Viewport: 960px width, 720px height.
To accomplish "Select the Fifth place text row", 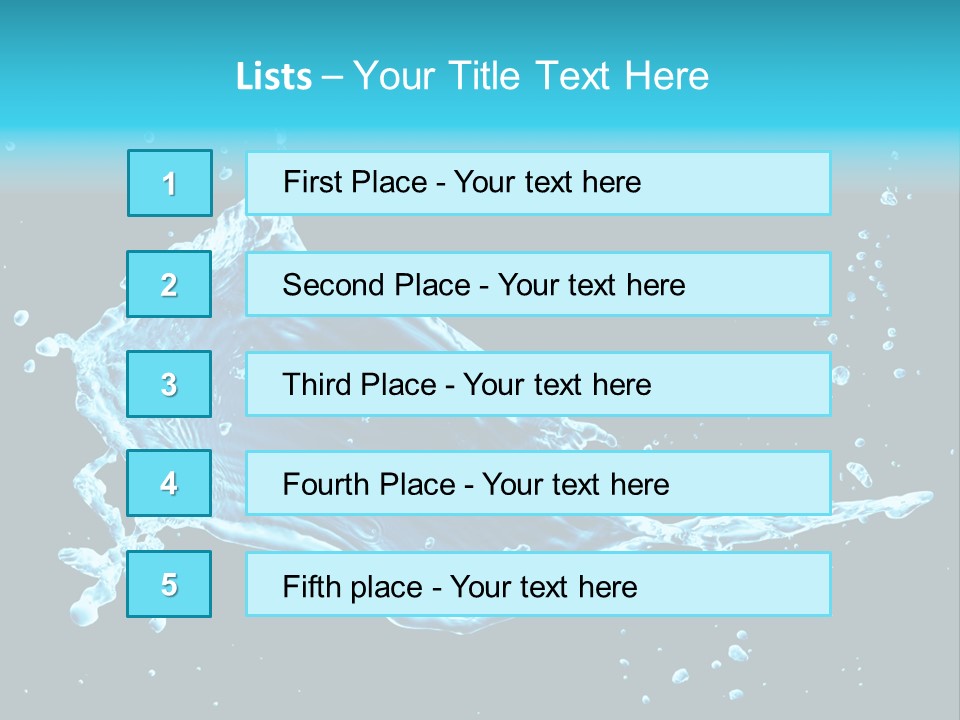I will [x=538, y=584].
